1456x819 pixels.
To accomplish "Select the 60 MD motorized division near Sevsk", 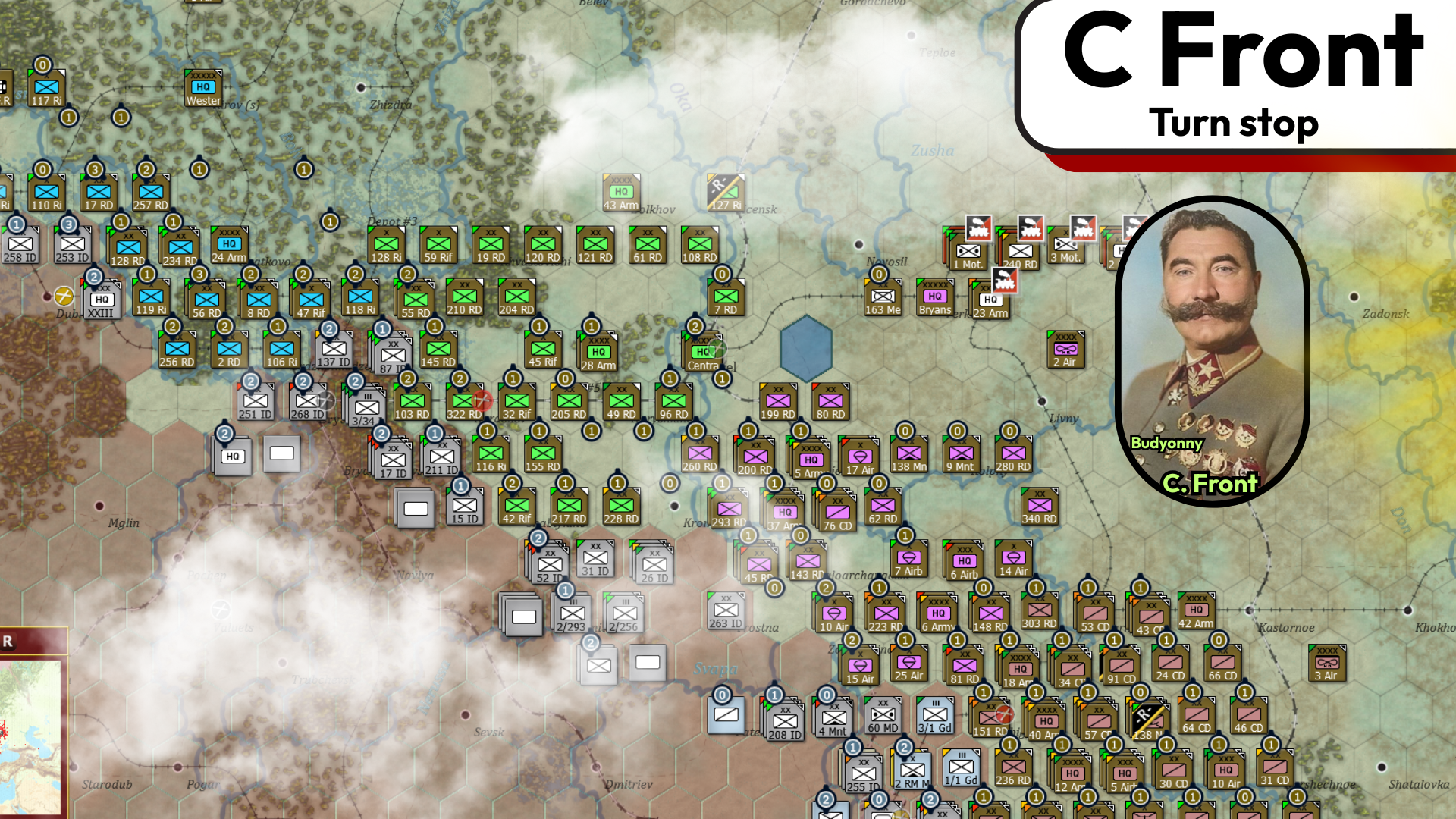I will click(x=882, y=714).
